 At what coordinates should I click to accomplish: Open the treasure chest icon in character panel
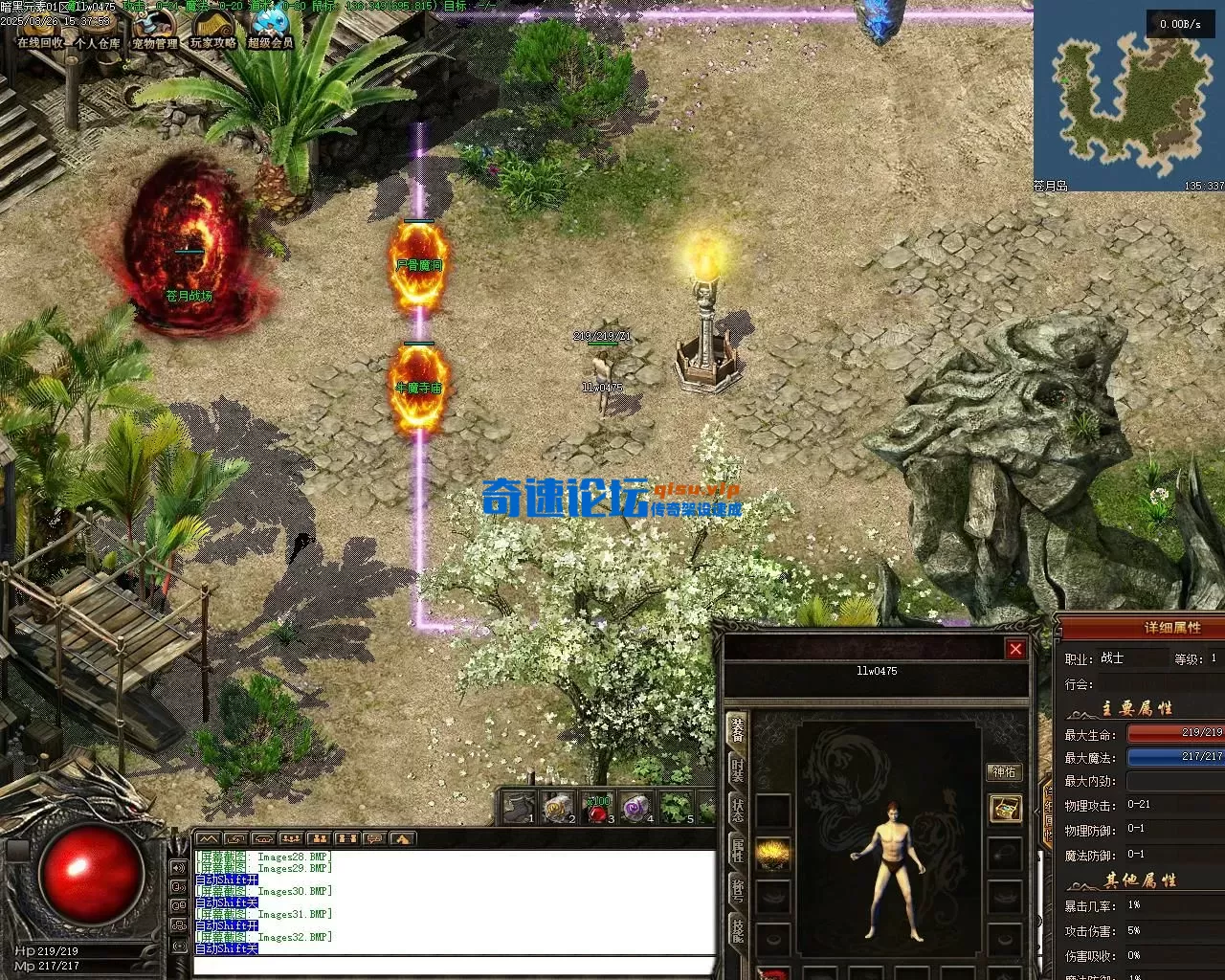1004,809
